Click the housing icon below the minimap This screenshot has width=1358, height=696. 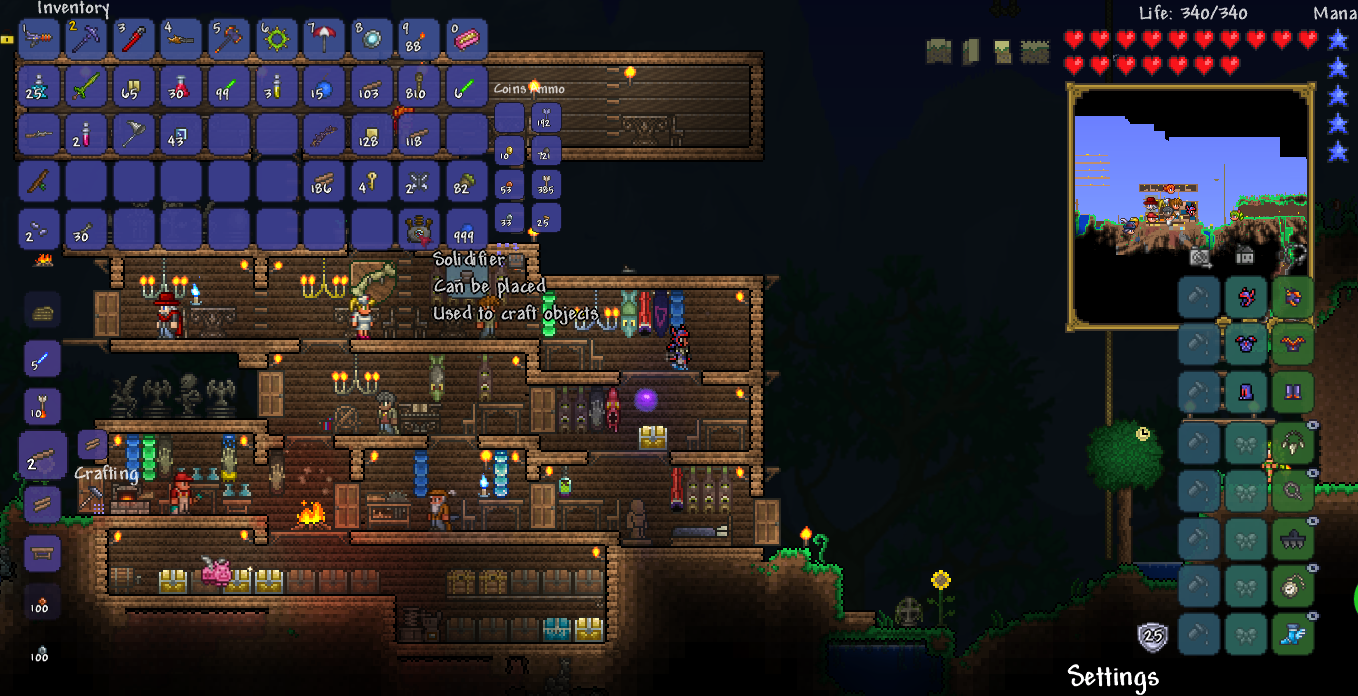[1245, 257]
